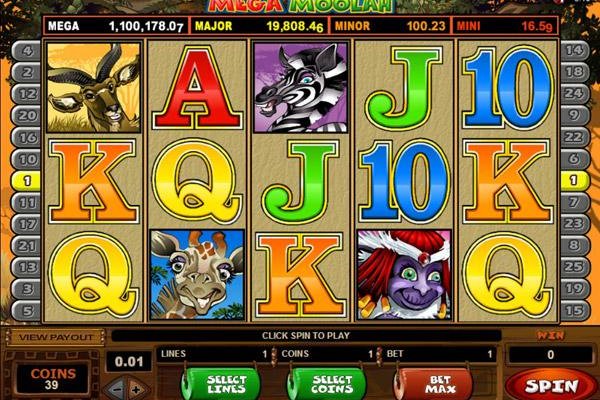Viewport: 600px width, 400px height.
Task: Increase coin size with the plus button
Action: (137, 388)
